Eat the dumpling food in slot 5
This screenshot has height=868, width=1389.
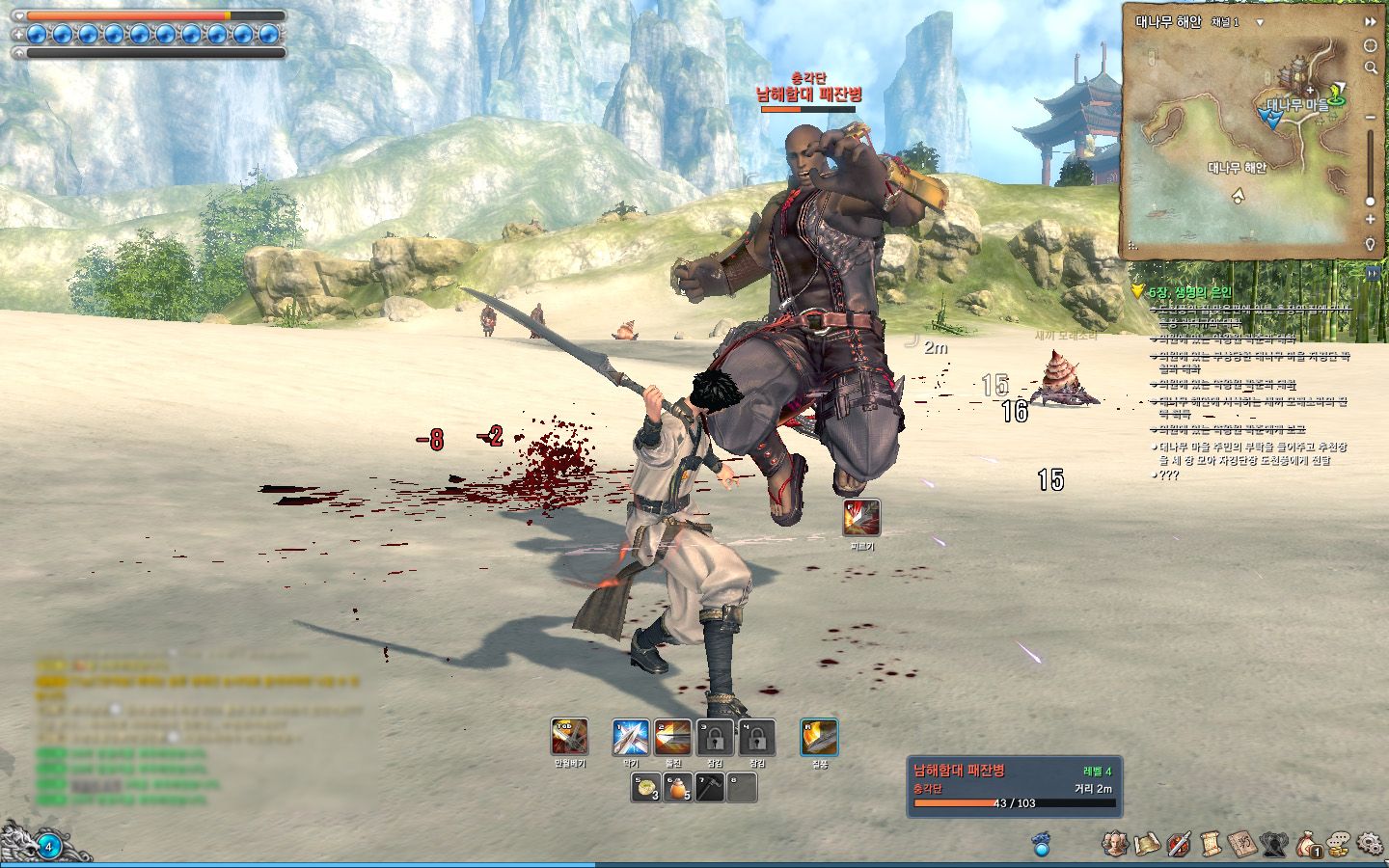coord(646,788)
